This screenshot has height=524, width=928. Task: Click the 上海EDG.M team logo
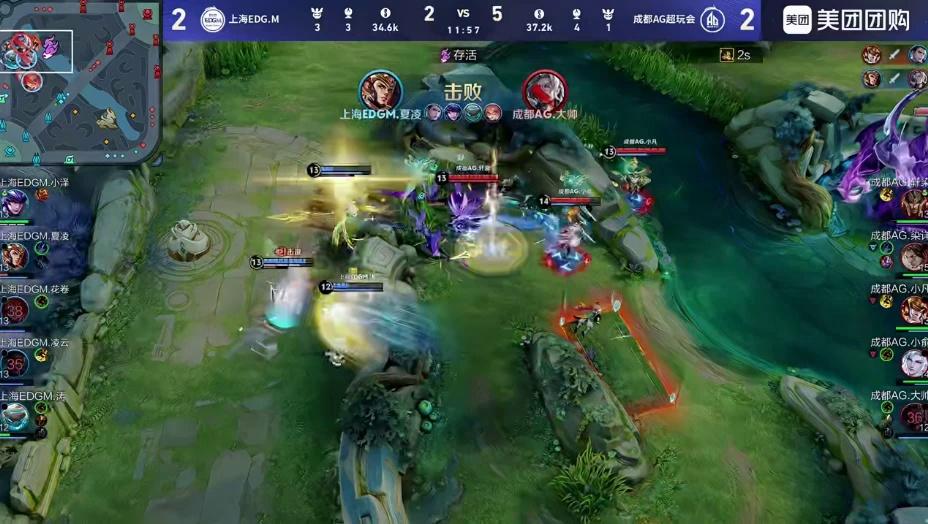pyautogui.click(x=212, y=20)
